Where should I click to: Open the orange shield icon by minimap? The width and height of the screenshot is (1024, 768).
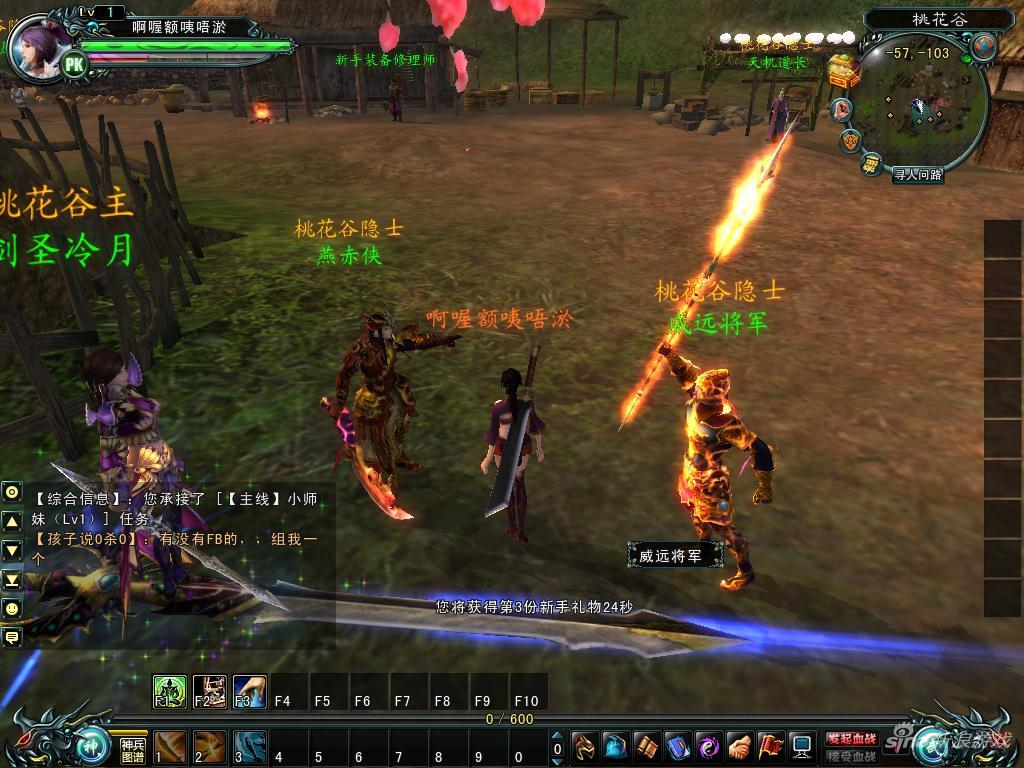click(851, 140)
